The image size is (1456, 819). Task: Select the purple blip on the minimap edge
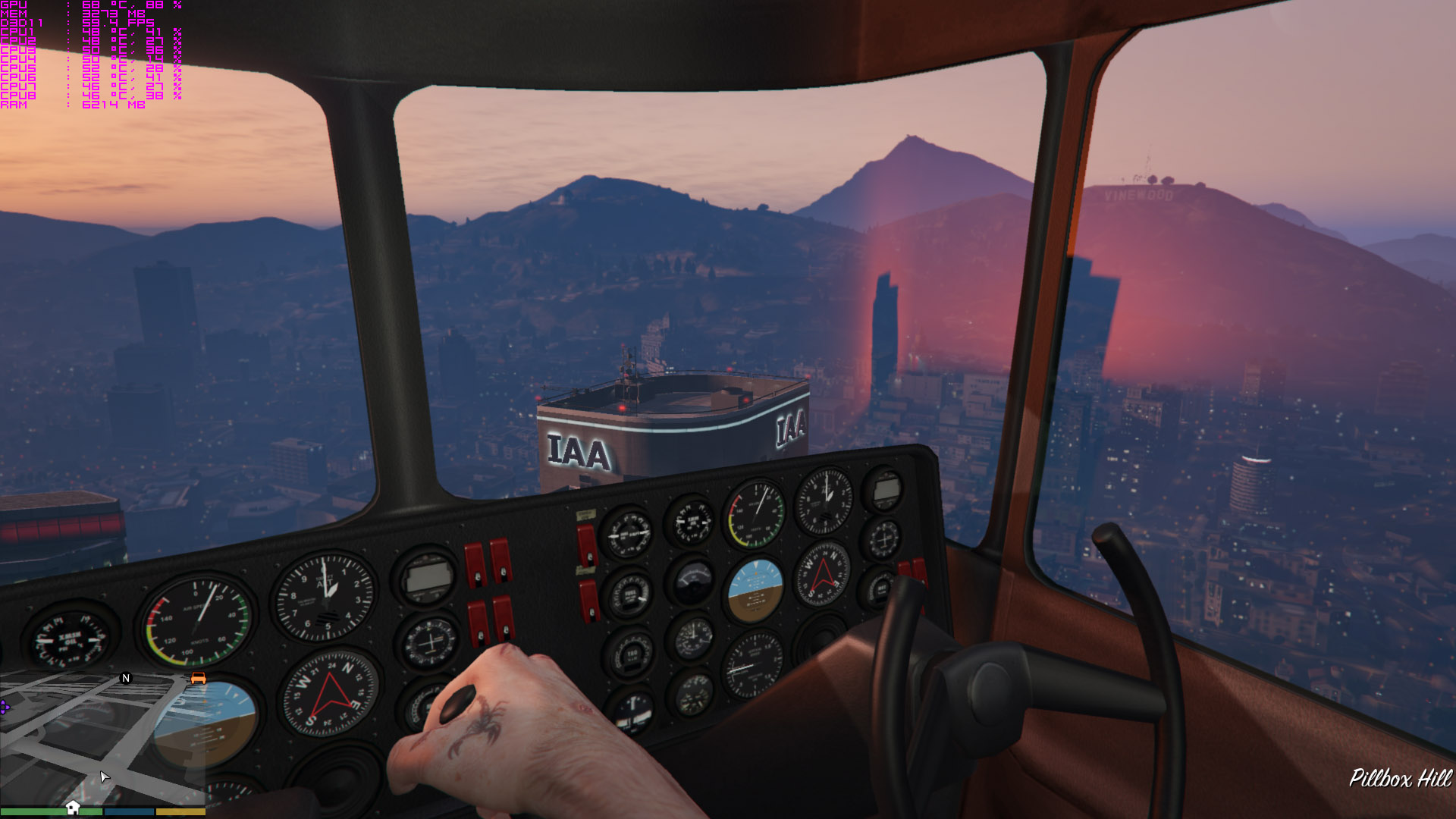[5, 707]
